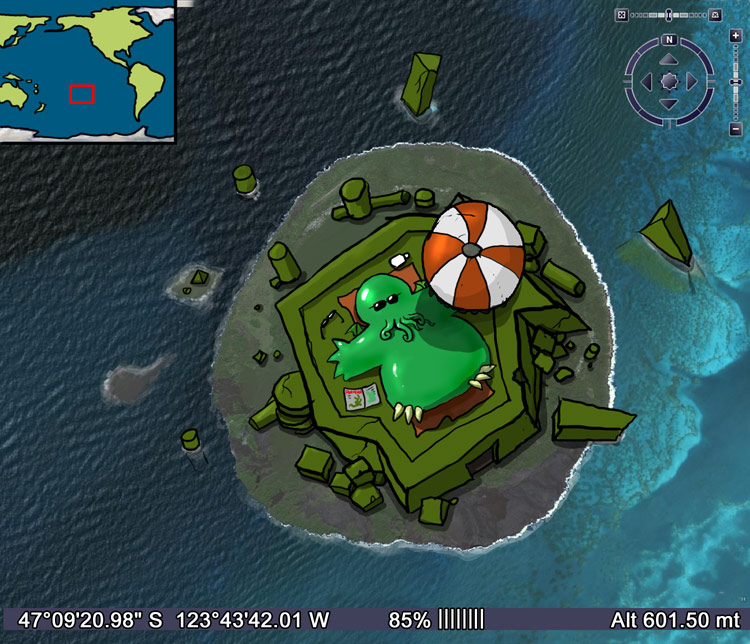The height and width of the screenshot is (644, 750).
Task: Click the zoom-out minus button
Action: (735, 129)
